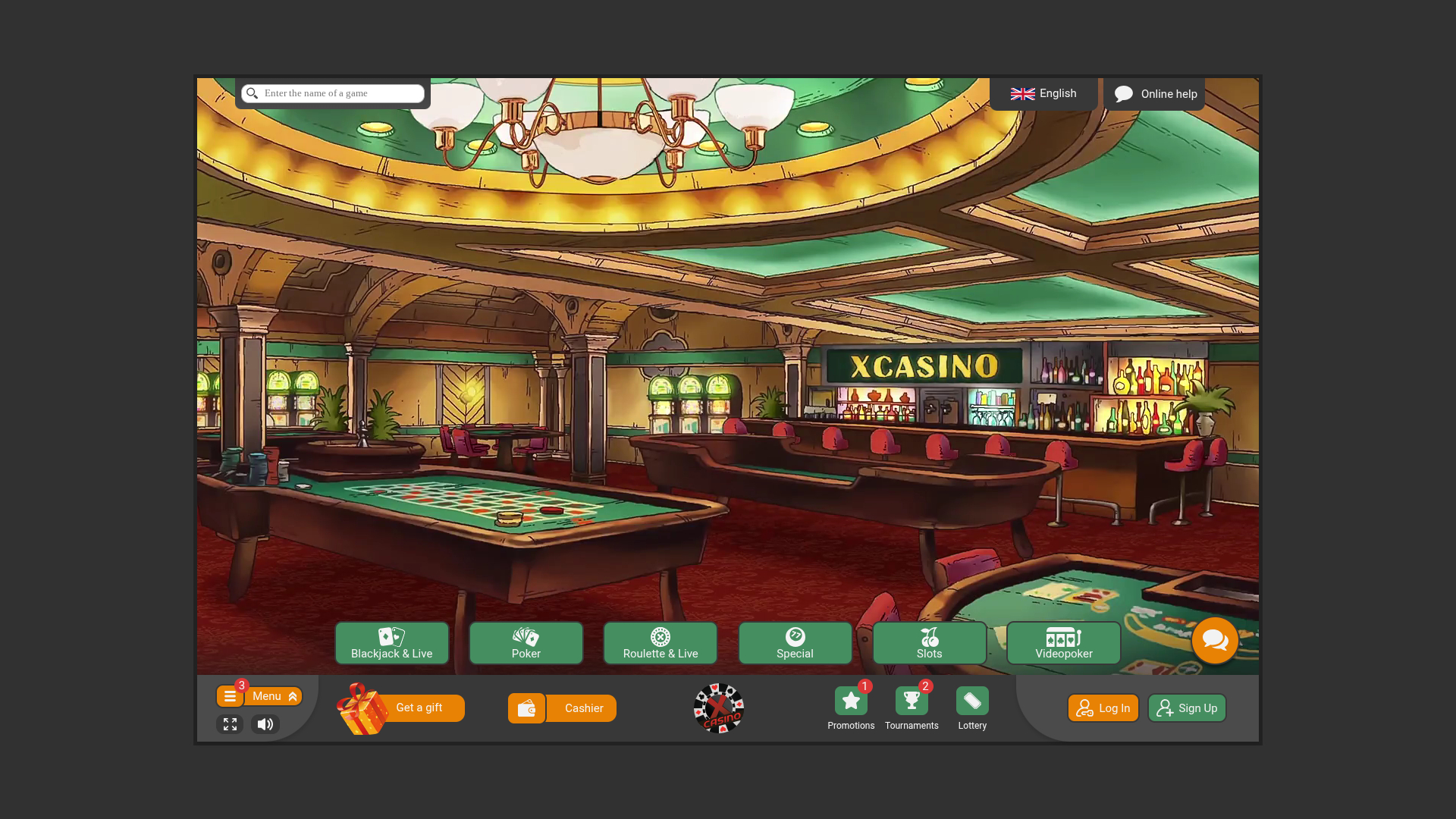The width and height of the screenshot is (1456, 819).
Task: Mute the casino sound
Action: [x=265, y=724]
